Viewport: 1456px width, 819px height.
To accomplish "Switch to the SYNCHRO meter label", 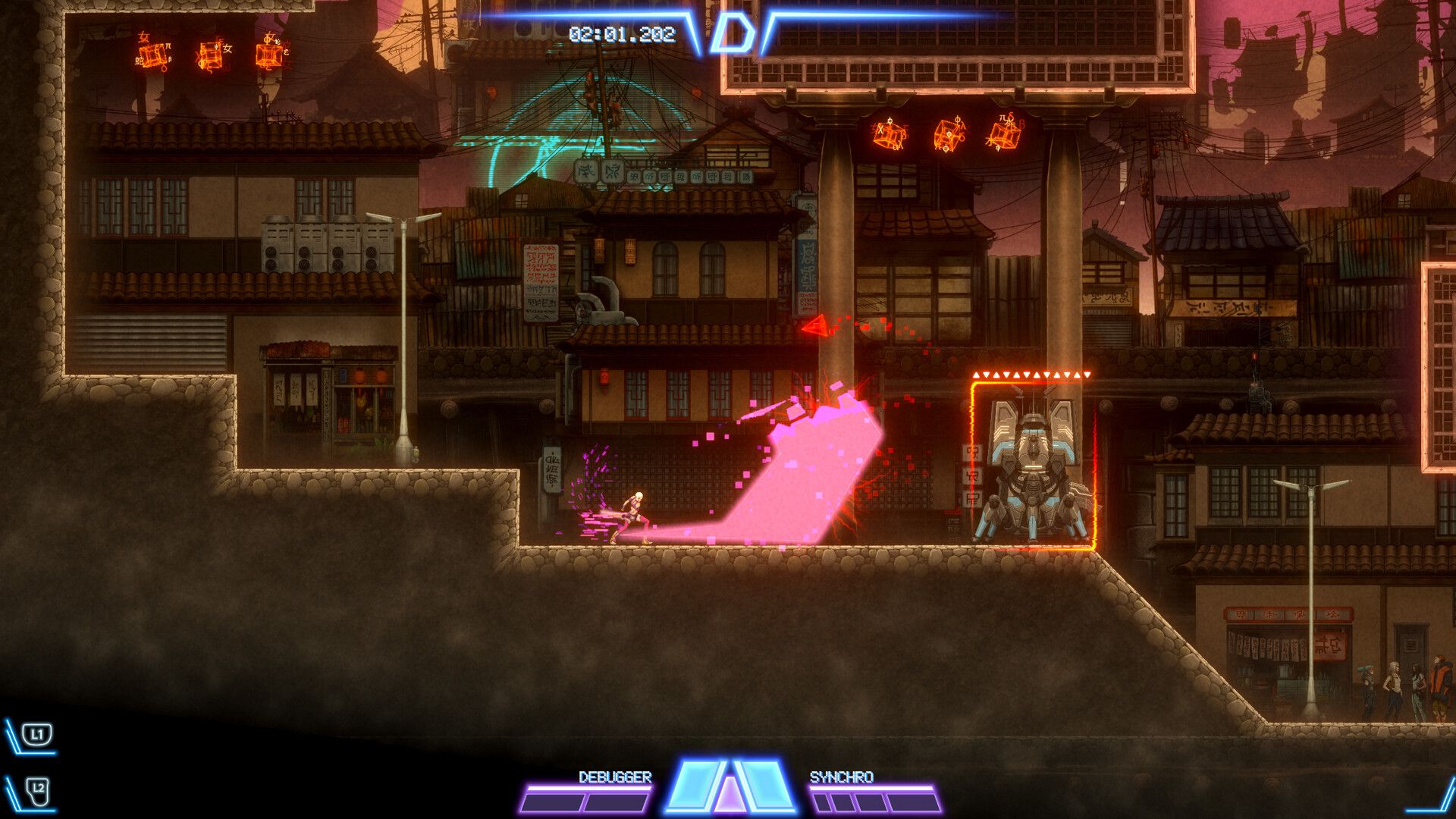I will pyautogui.click(x=842, y=776).
